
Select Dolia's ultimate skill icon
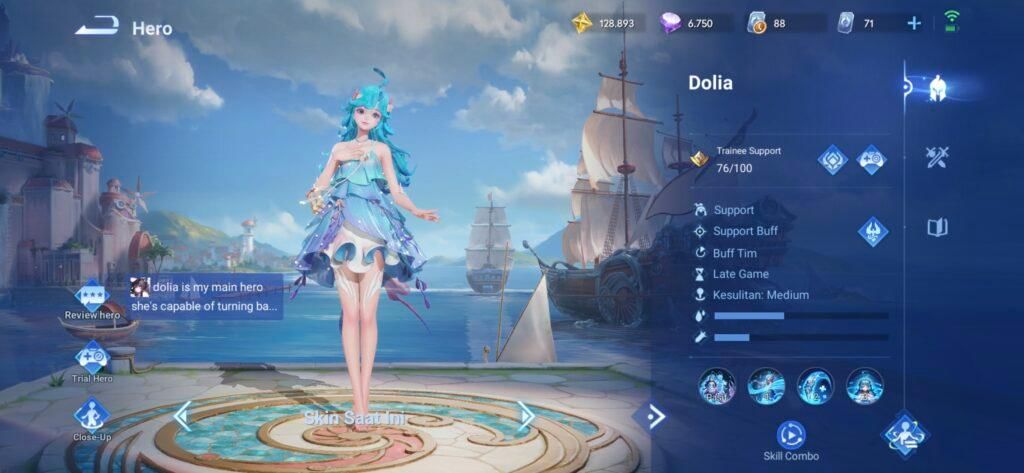click(864, 386)
